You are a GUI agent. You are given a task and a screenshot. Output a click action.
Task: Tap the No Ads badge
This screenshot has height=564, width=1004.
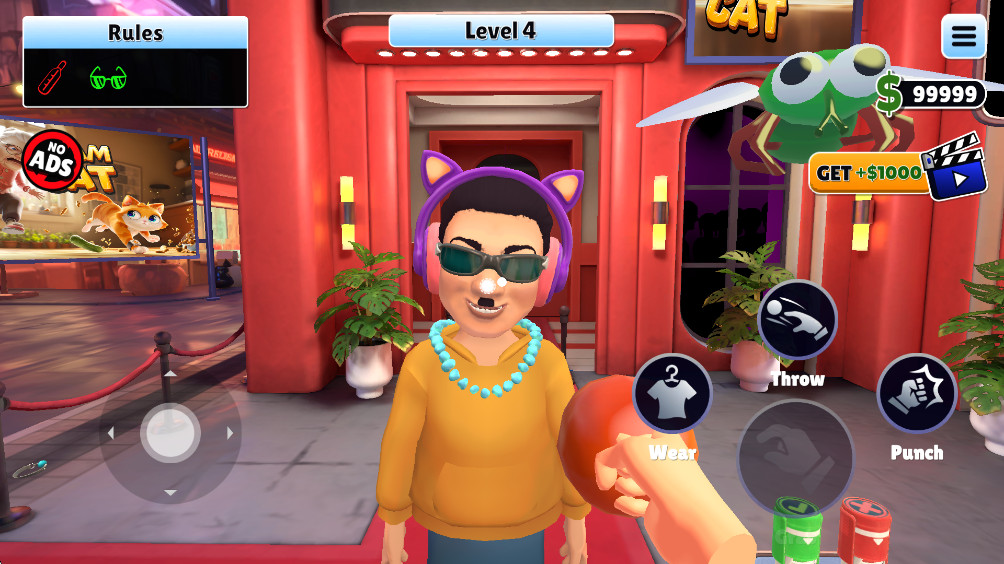point(52,160)
